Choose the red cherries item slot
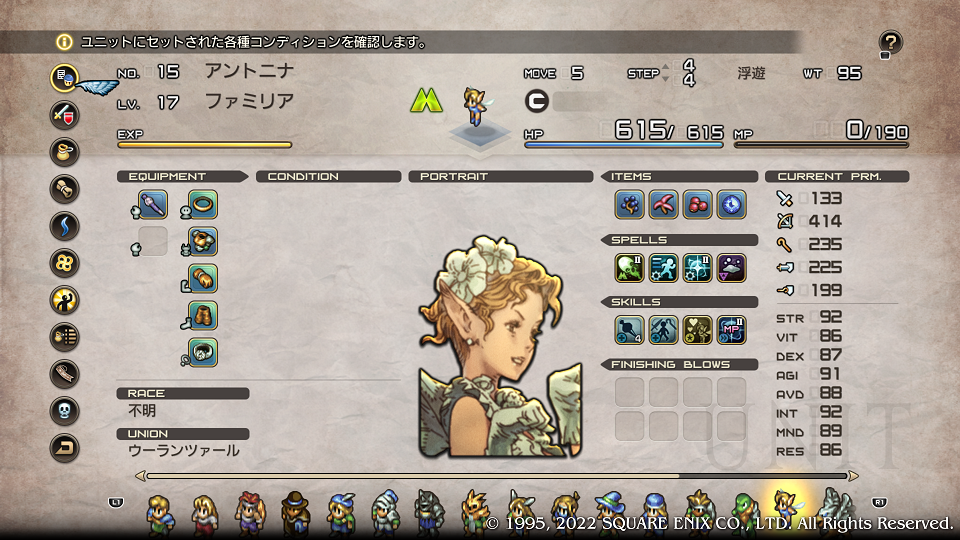The image size is (960, 540). point(697,205)
